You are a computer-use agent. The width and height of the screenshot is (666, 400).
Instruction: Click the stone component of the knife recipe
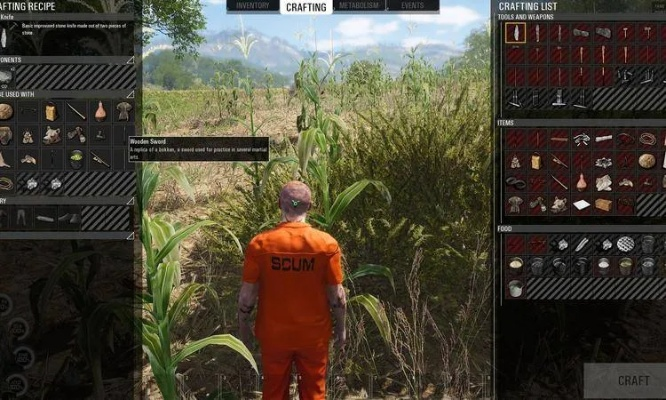[6, 77]
